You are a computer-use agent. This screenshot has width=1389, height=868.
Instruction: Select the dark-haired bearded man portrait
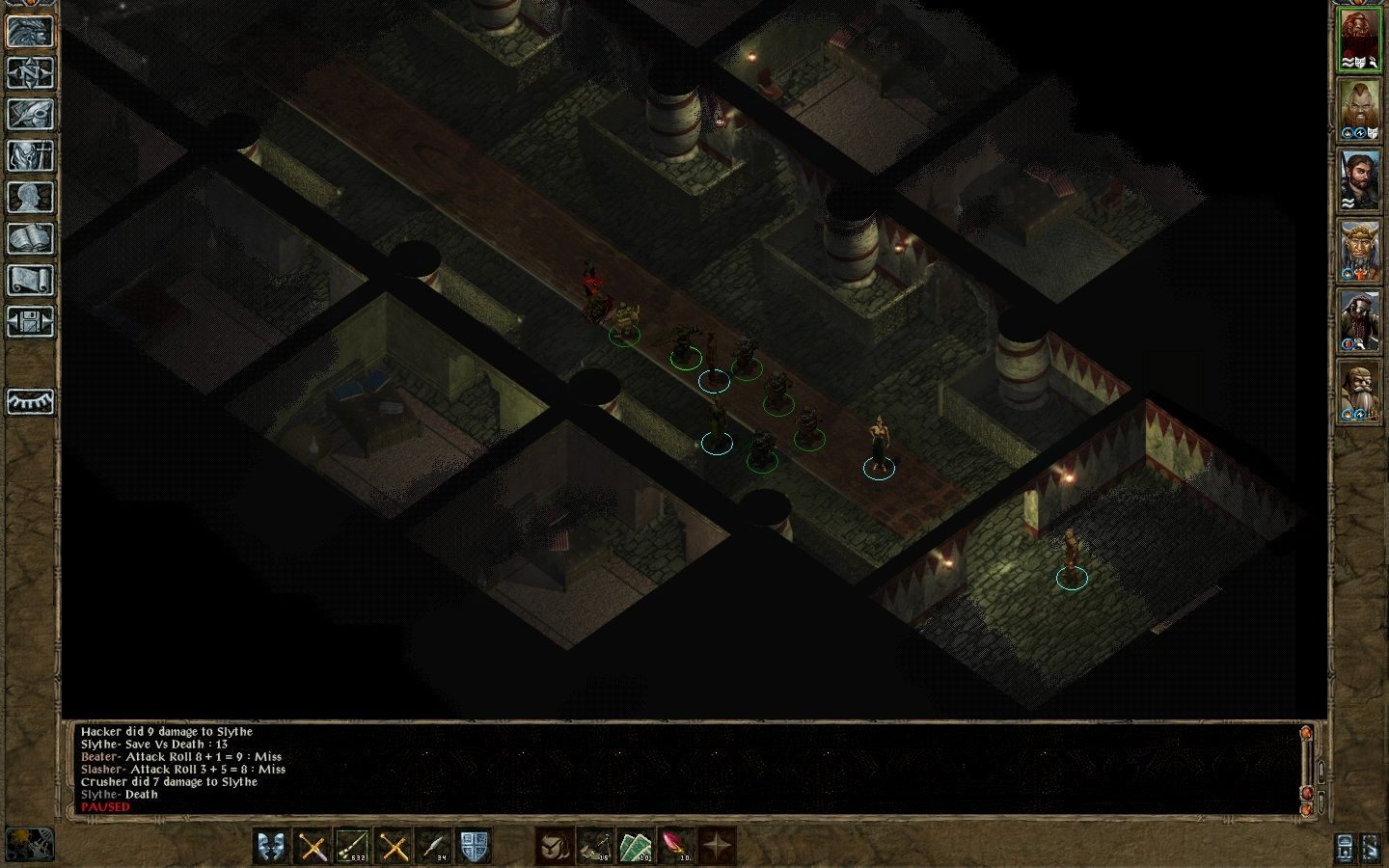[1359, 180]
